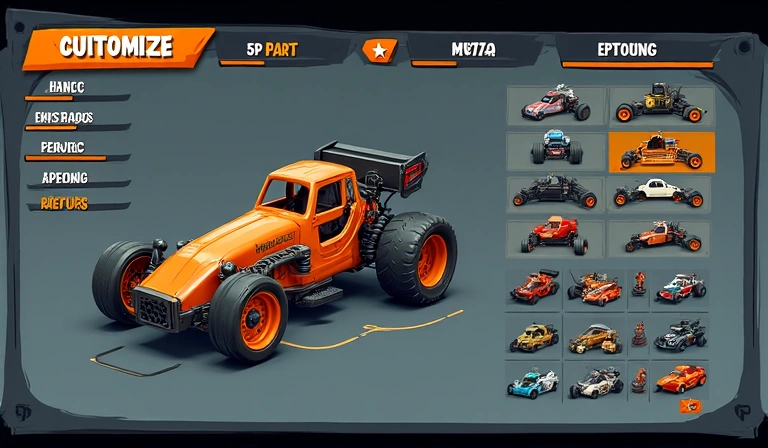Click the small orange icon below the grid

(689, 406)
